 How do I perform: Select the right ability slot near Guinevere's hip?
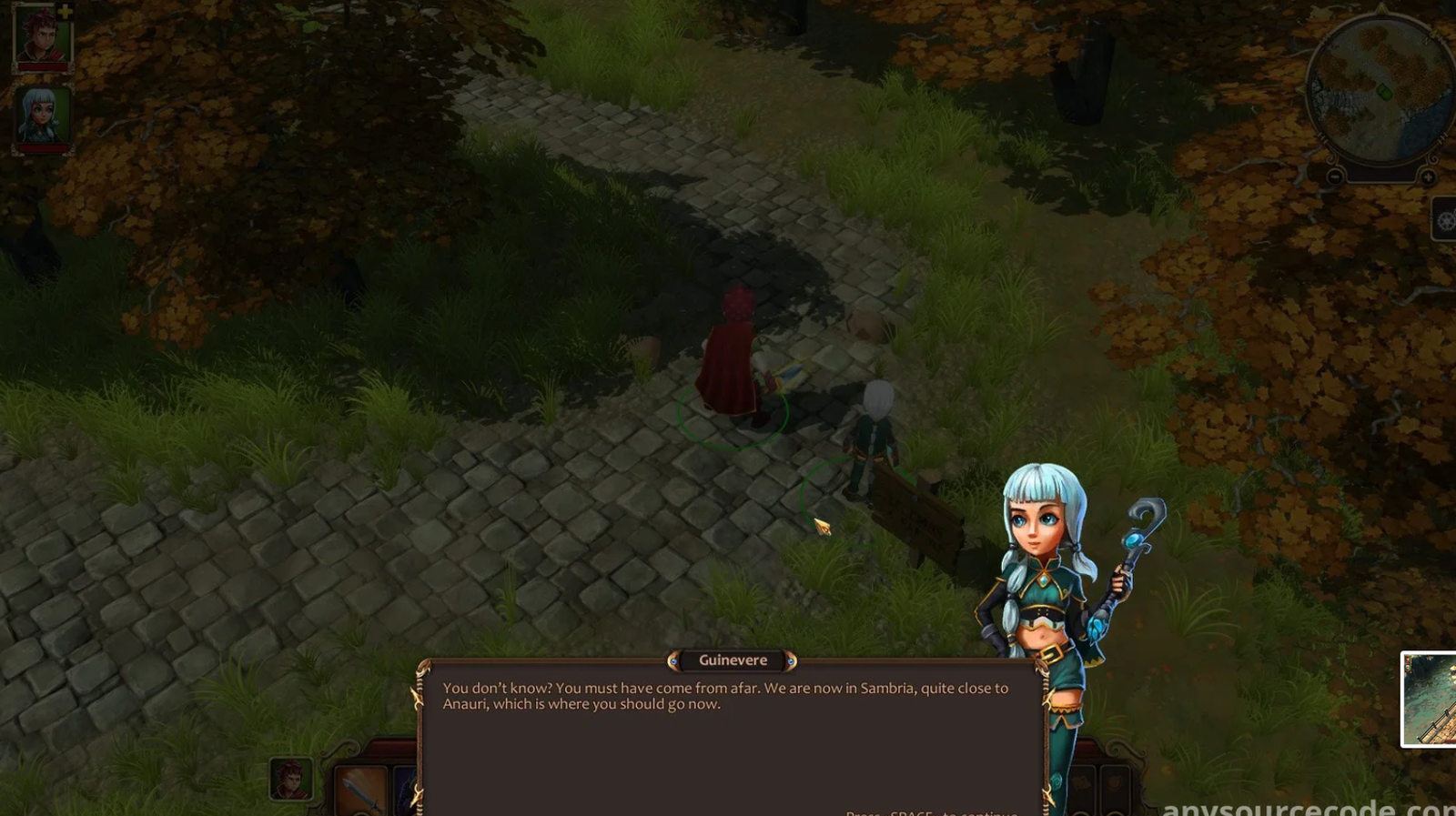(1116, 785)
